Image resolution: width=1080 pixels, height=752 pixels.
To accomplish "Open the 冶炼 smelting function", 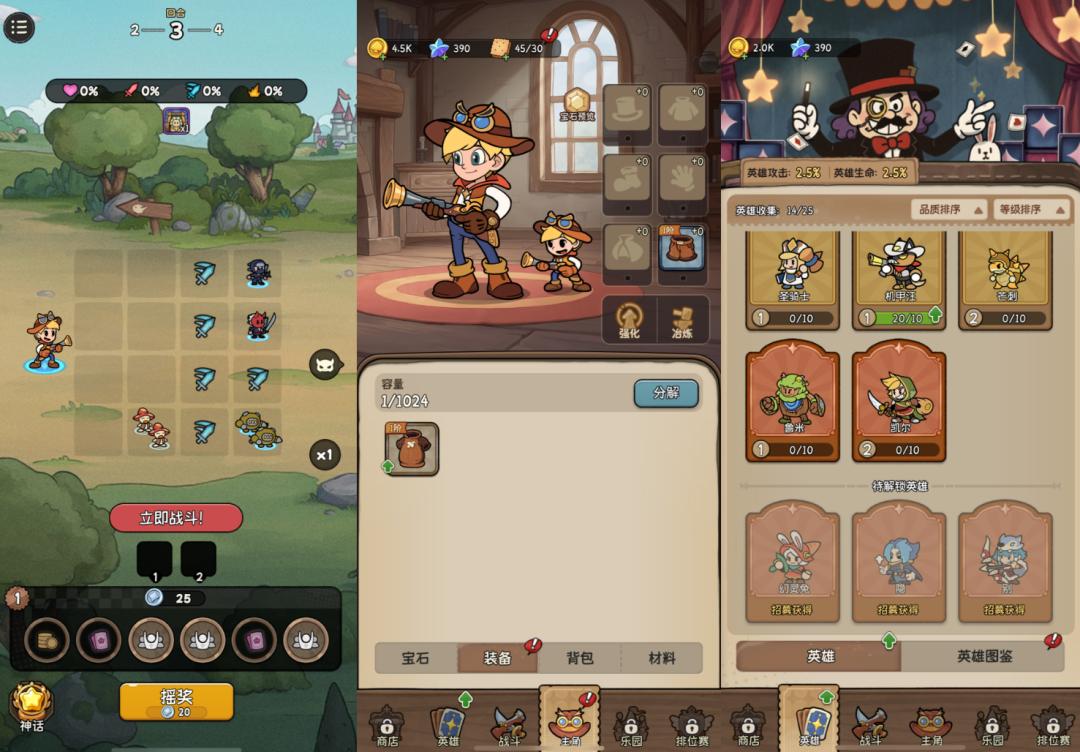I will (683, 320).
